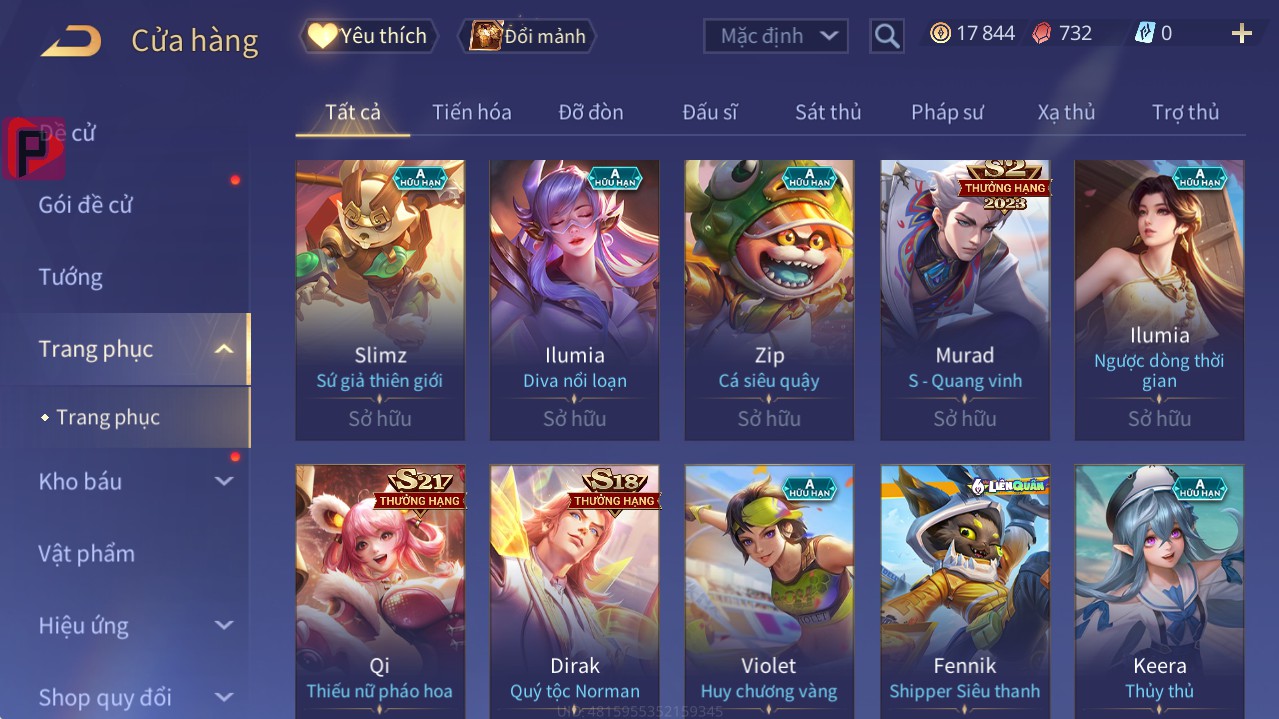Select the Slimz Sứ giả thiên giới skin

pos(380,300)
